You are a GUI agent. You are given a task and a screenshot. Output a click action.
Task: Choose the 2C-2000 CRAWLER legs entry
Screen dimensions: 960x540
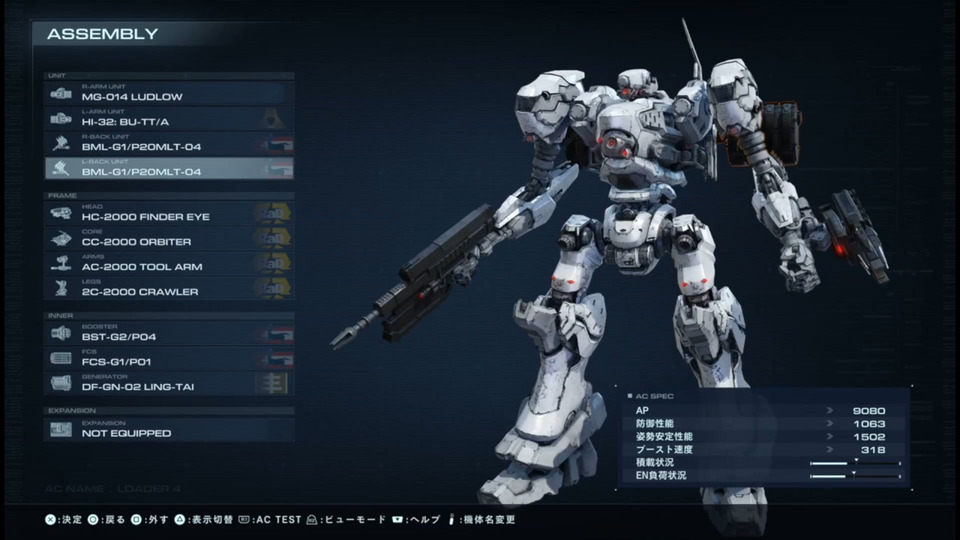(168, 289)
